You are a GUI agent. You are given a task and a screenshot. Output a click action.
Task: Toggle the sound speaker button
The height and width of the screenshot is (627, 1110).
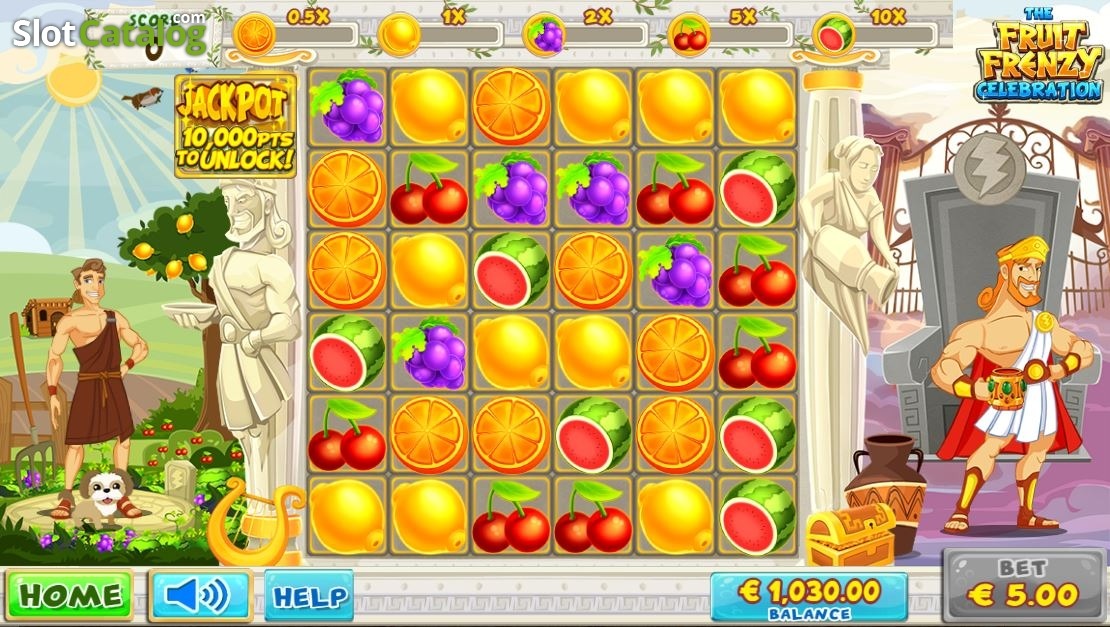pyautogui.click(x=199, y=596)
